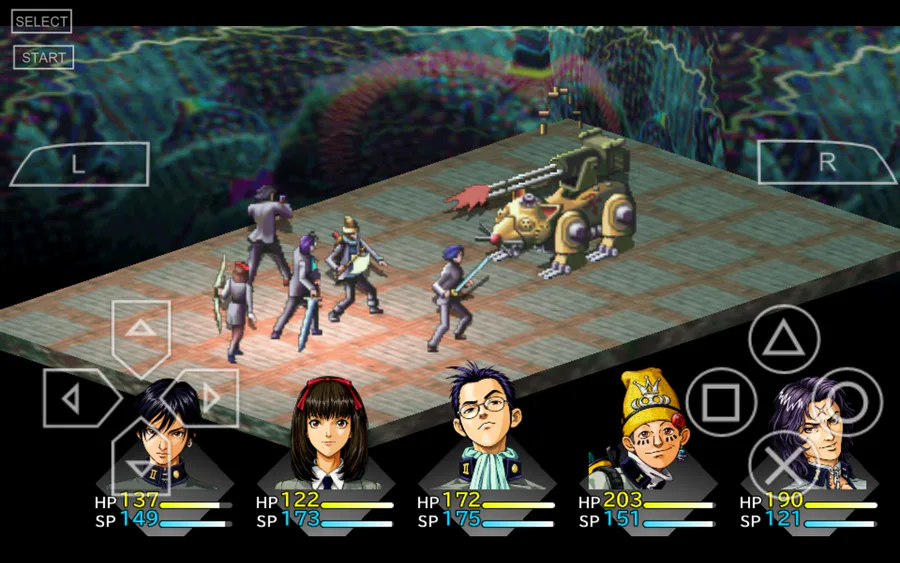This screenshot has width=900, height=563.
Task: Click the D-pad left arrow
Action: click(x=73, y=398)
